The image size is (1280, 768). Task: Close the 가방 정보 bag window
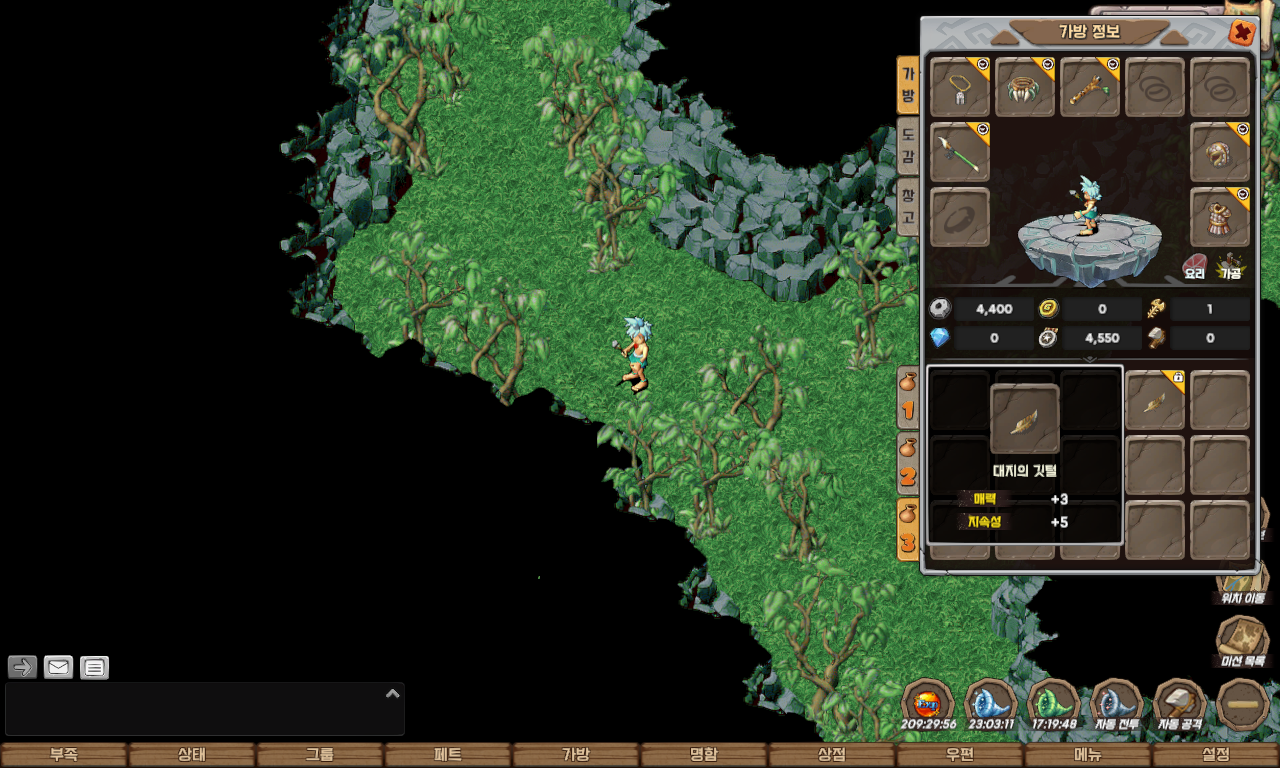(1241, 33)
